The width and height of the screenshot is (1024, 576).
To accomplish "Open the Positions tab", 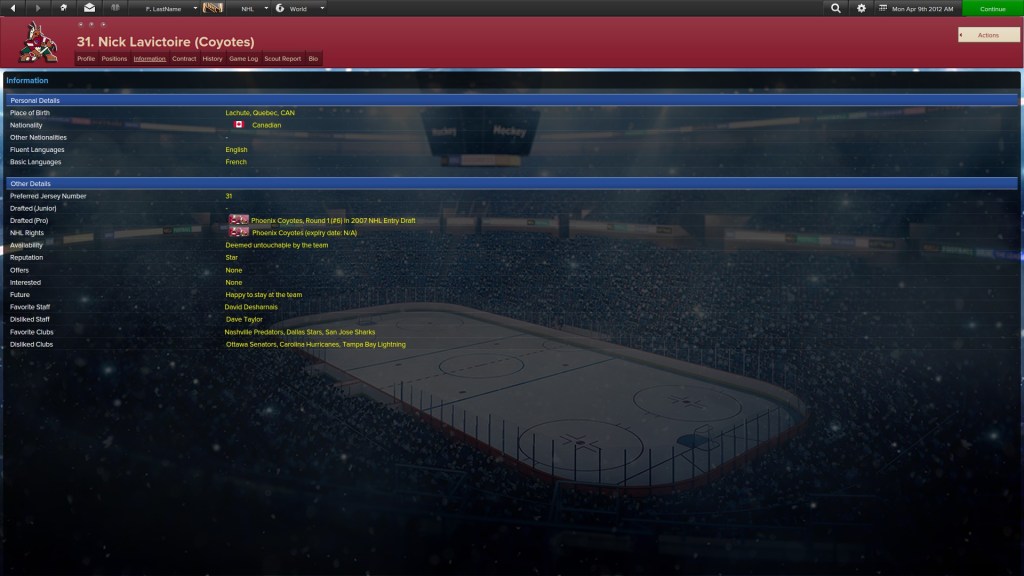I will pyautogui.click(x=114, y=59).
